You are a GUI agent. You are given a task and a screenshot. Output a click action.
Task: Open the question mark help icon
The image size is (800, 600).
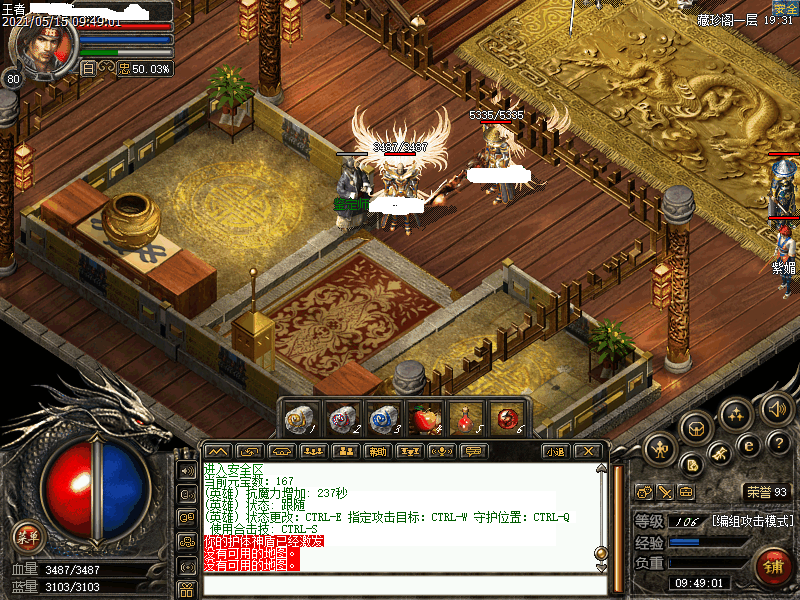781,442
